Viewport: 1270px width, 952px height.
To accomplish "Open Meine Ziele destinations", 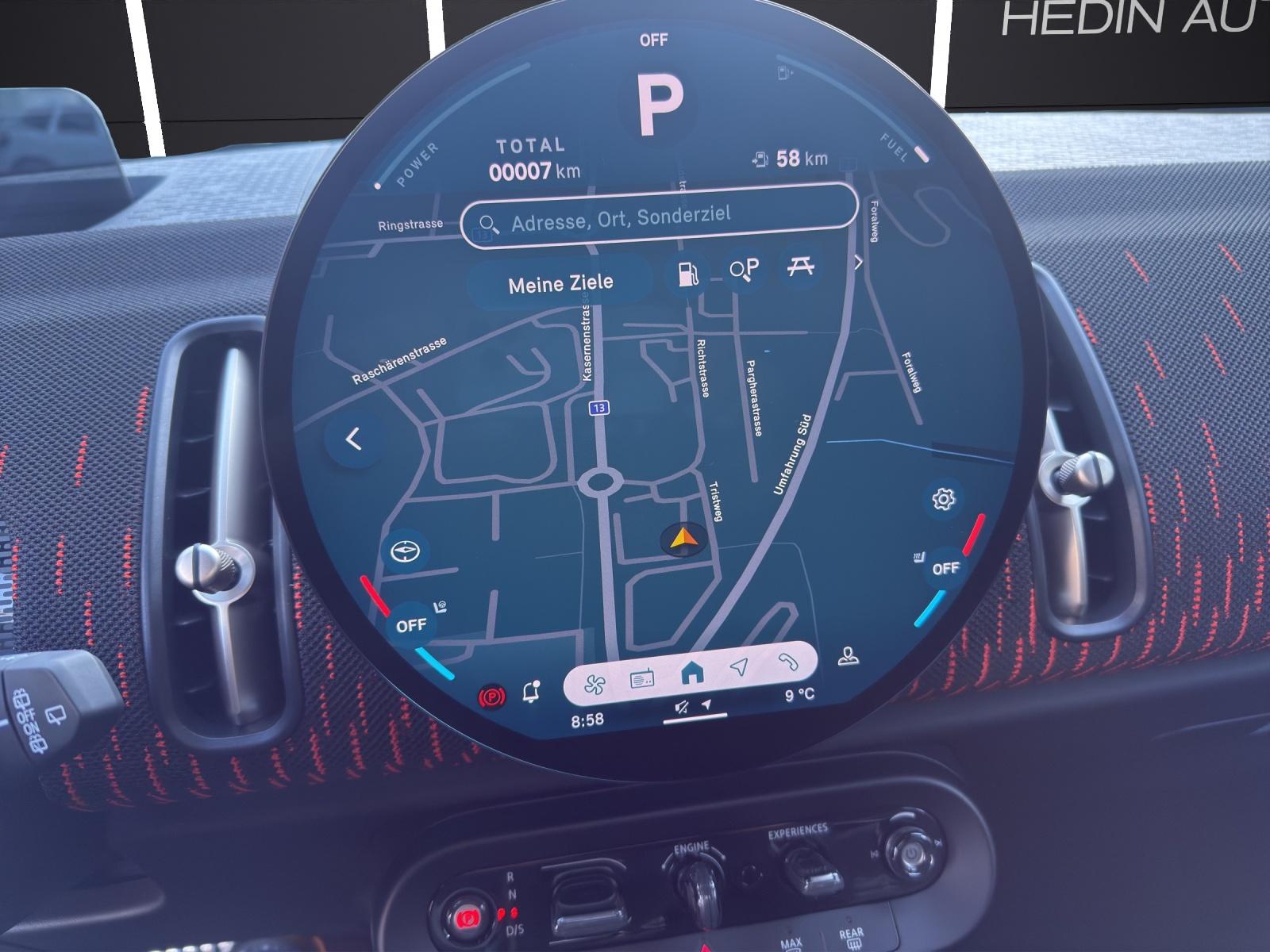I will click(560, 283).
